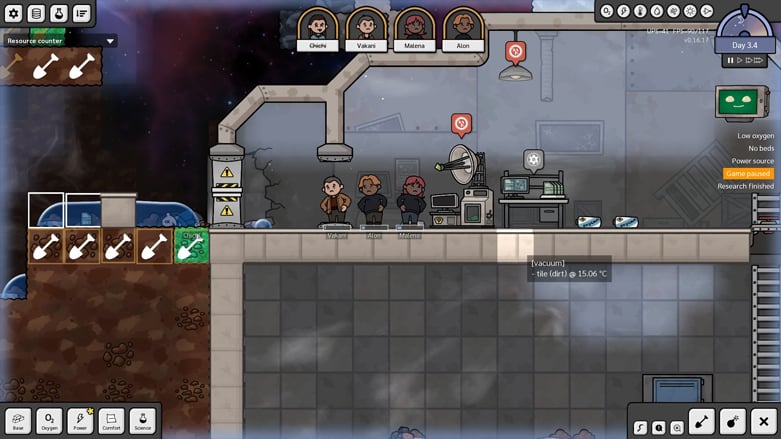The height and width of the screenshot is (439, 781).
Task: Toggle the light overlay sun icon
Action: [690, 11]
